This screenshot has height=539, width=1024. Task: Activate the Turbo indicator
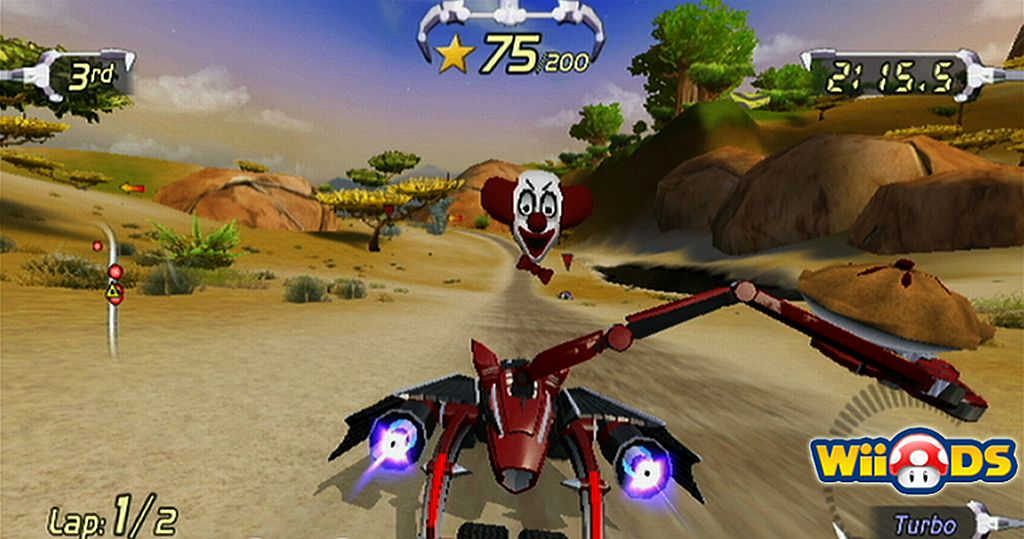[x=924, y=524]
